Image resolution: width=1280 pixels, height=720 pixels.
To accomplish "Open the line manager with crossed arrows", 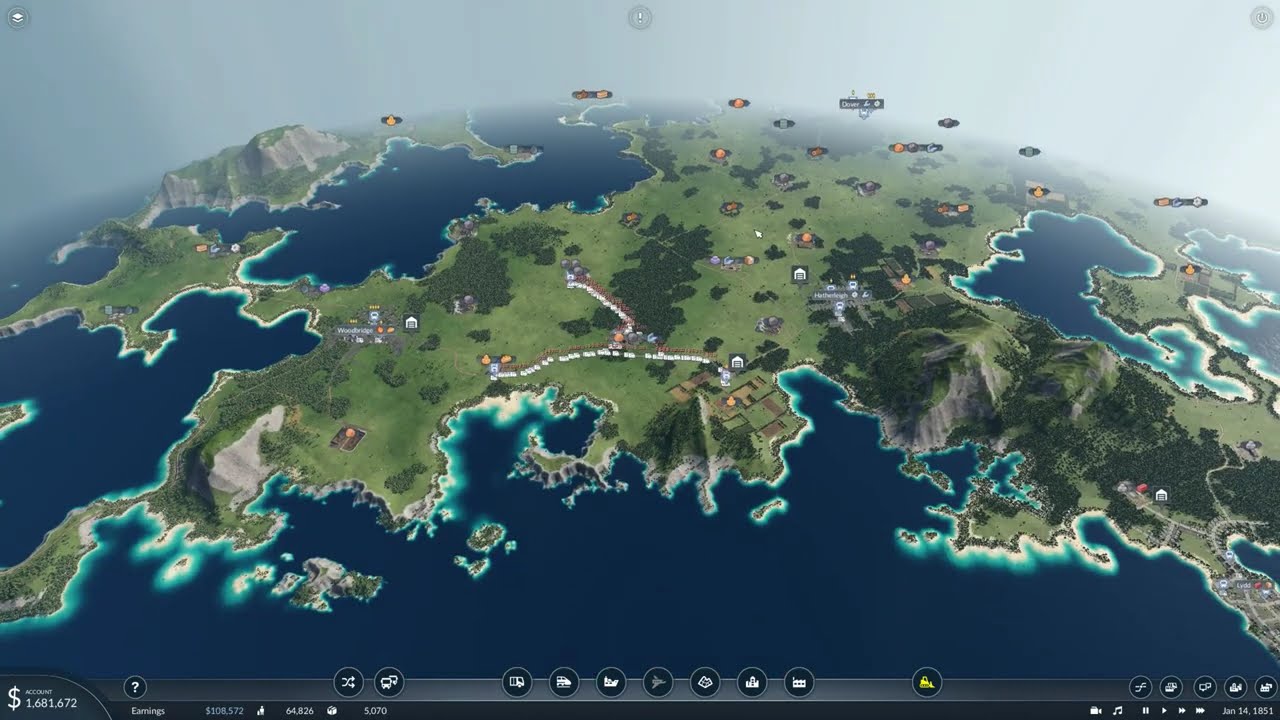I will pos(348,683).
